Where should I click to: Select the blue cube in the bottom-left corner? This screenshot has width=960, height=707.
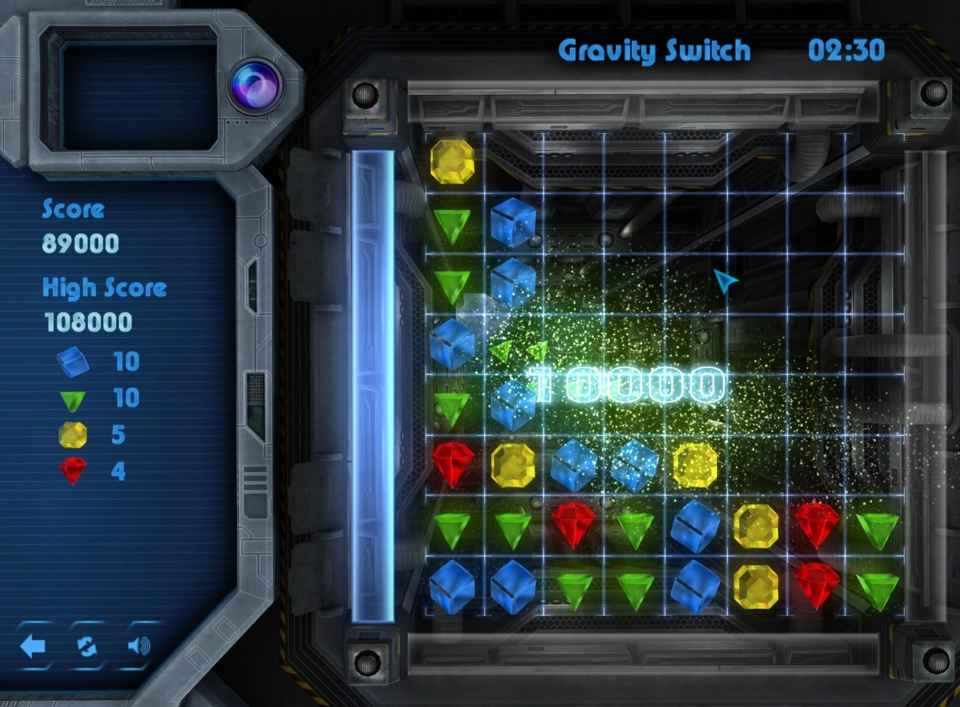click(x=452, y=586)
